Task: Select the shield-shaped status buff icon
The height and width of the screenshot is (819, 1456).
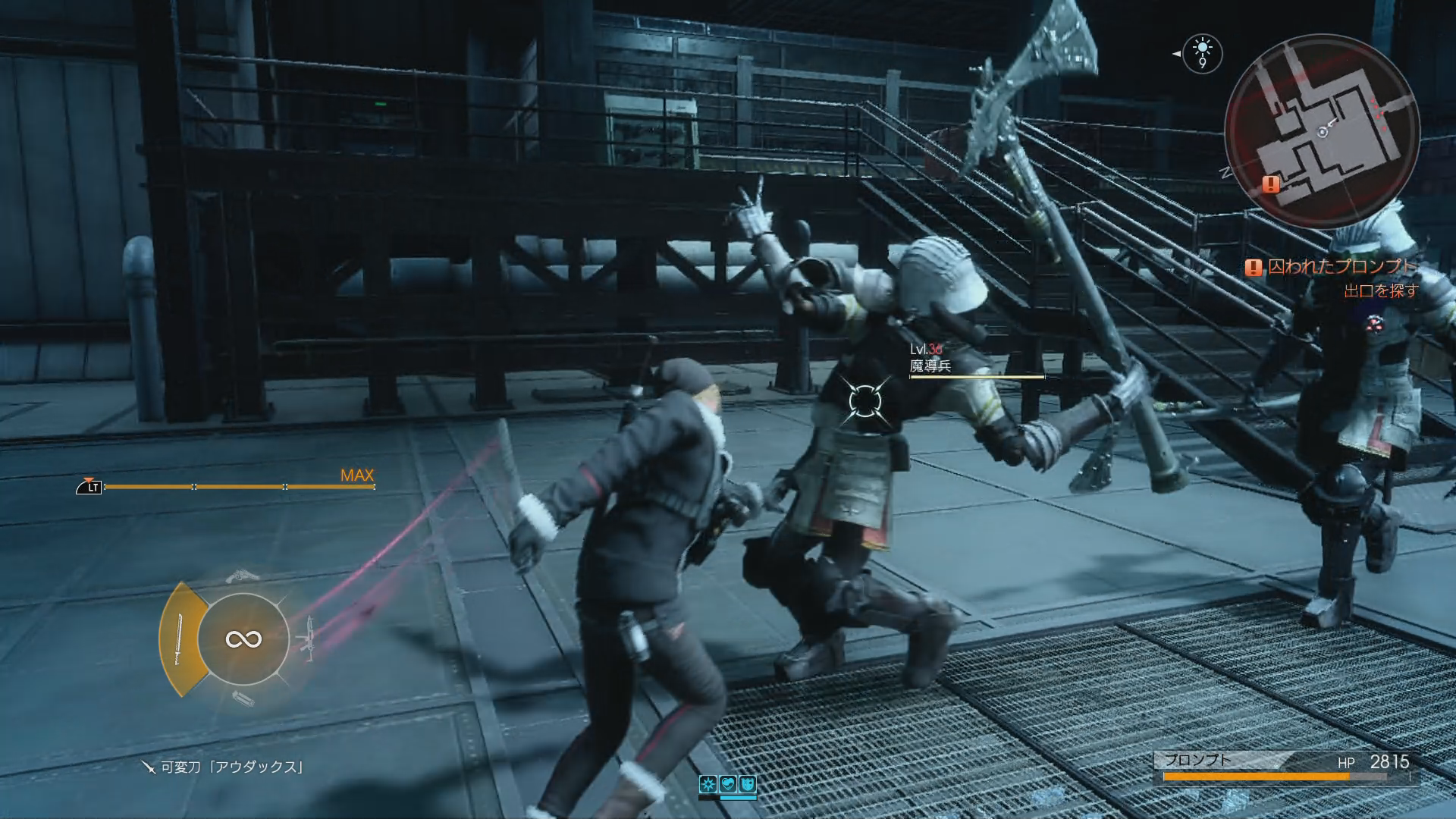Action: tap(747, 784)
